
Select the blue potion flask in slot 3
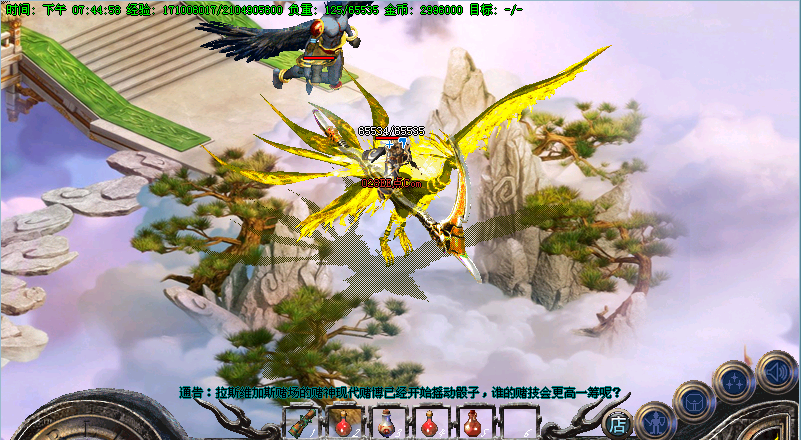[x=385, y=422]
